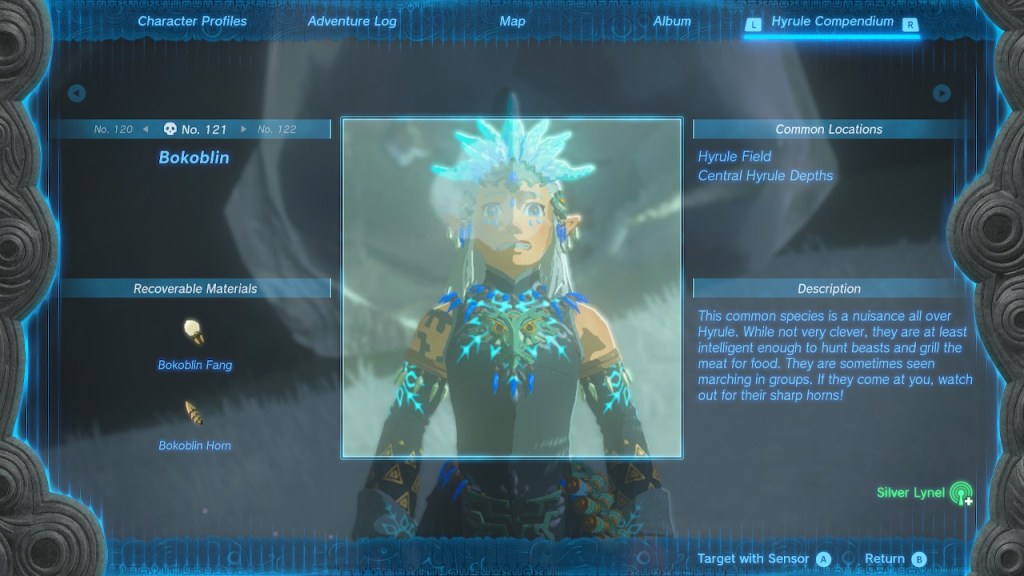Select the Bokoblin Horn material

point(194,413)
